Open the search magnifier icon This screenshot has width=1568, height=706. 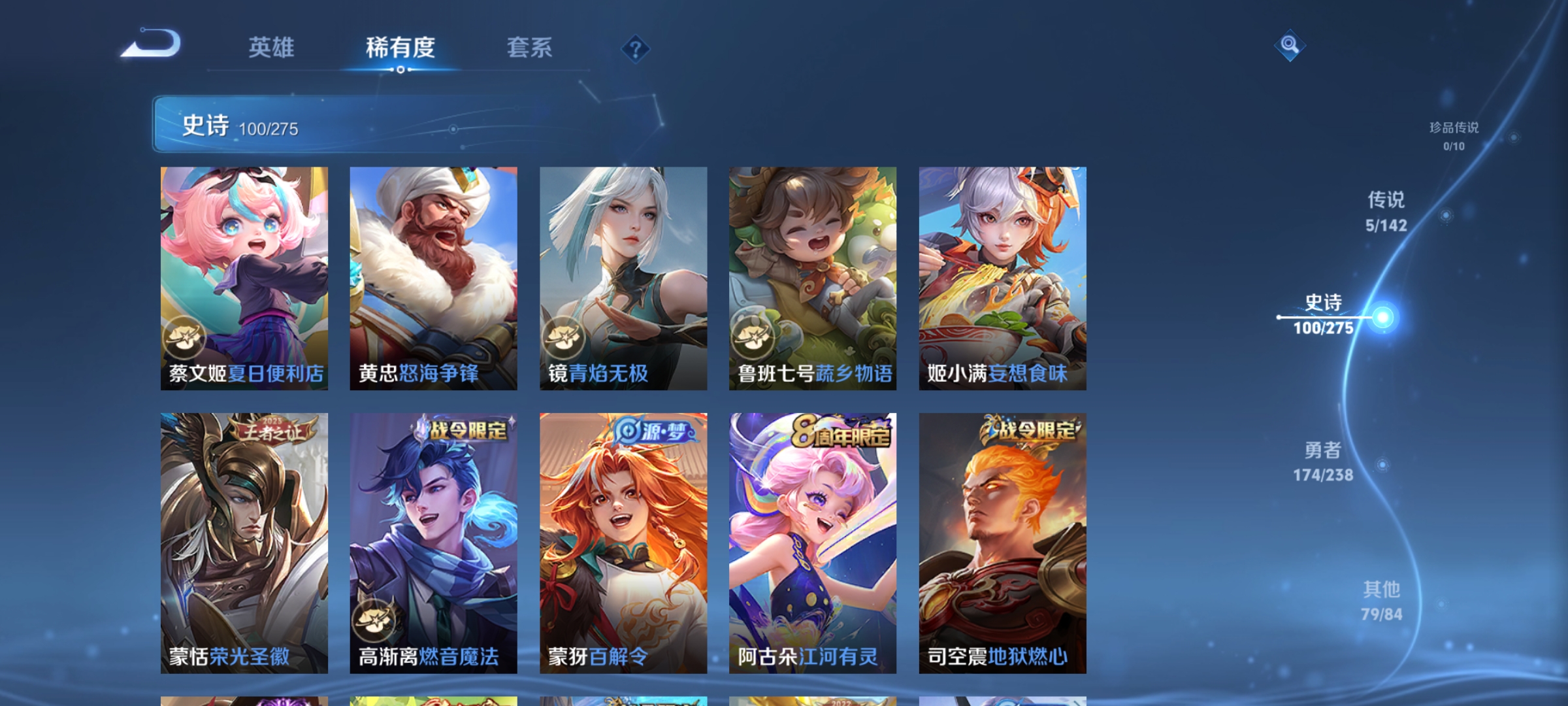1288,46
